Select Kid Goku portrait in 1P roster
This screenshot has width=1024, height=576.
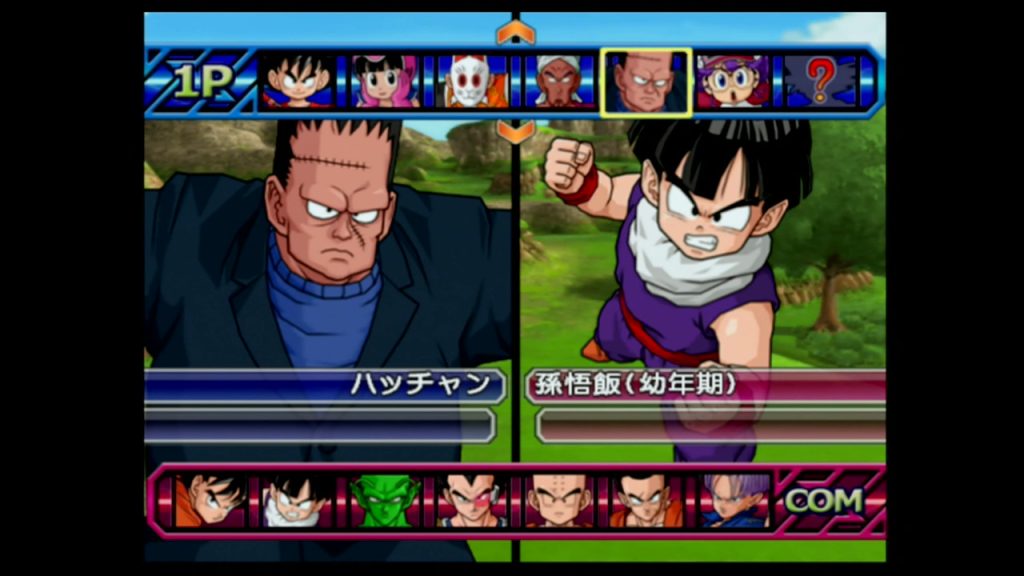(297, 82)
